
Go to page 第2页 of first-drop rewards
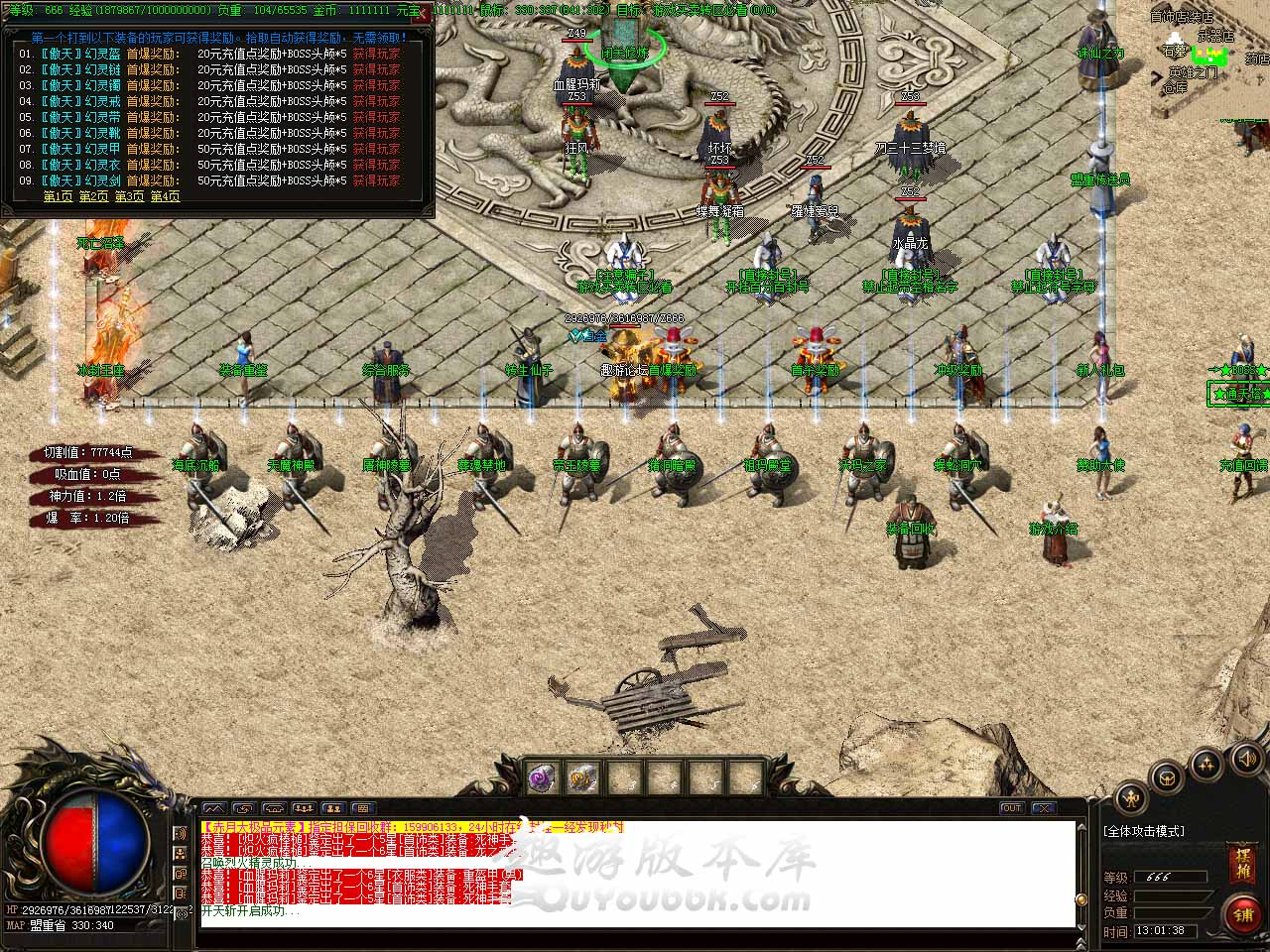94,196
